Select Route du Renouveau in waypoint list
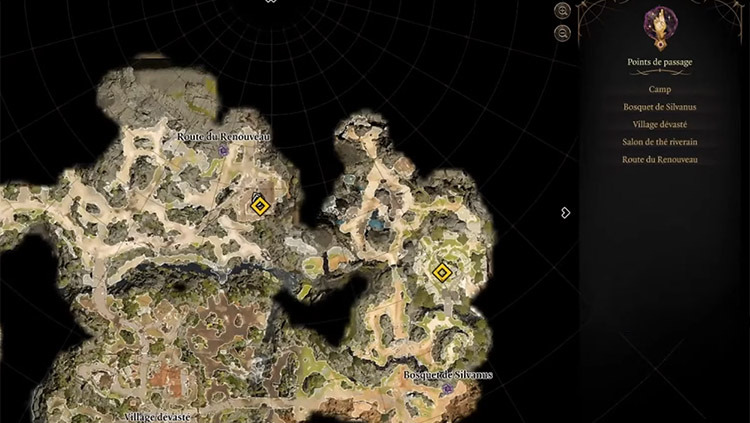This screenshot has width=750, height=423. [659, 159]
